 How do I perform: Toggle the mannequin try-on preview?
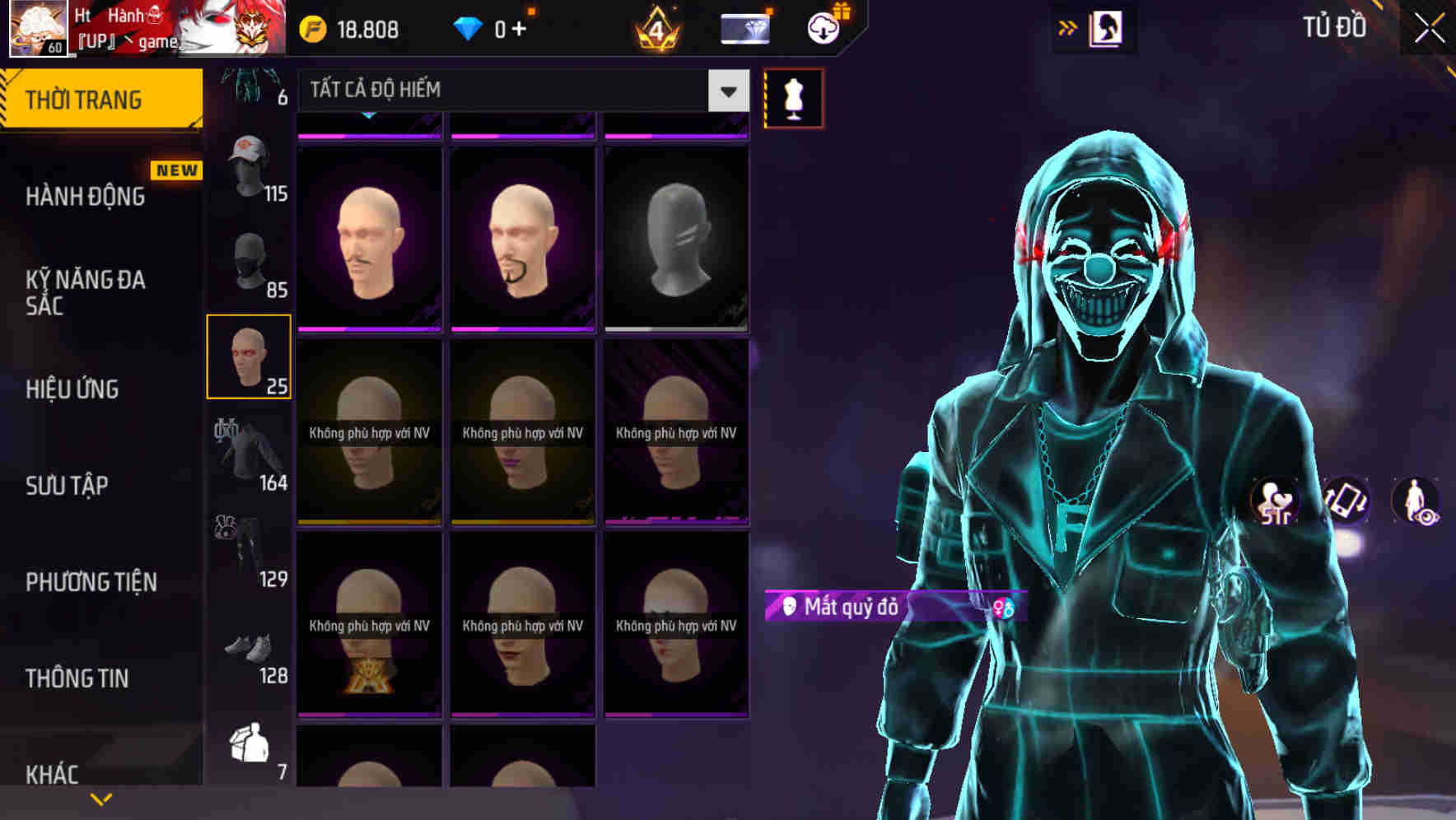click(x=793, y=97)
